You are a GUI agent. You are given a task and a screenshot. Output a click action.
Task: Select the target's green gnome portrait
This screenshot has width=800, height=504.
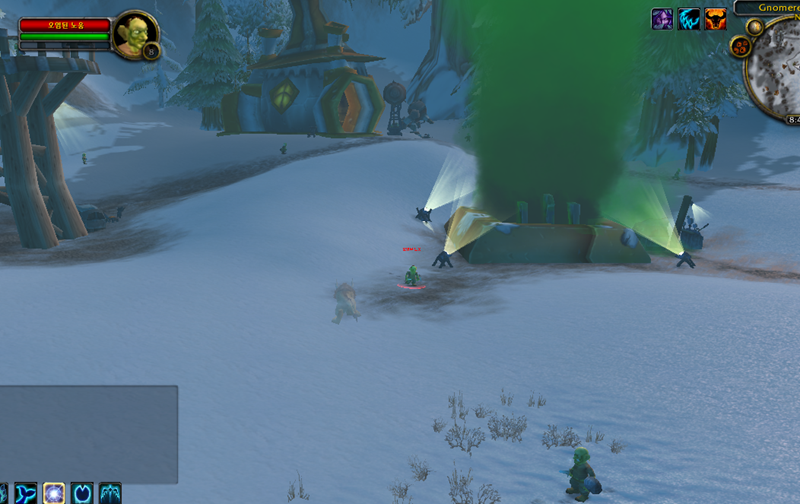click(133, 35)
